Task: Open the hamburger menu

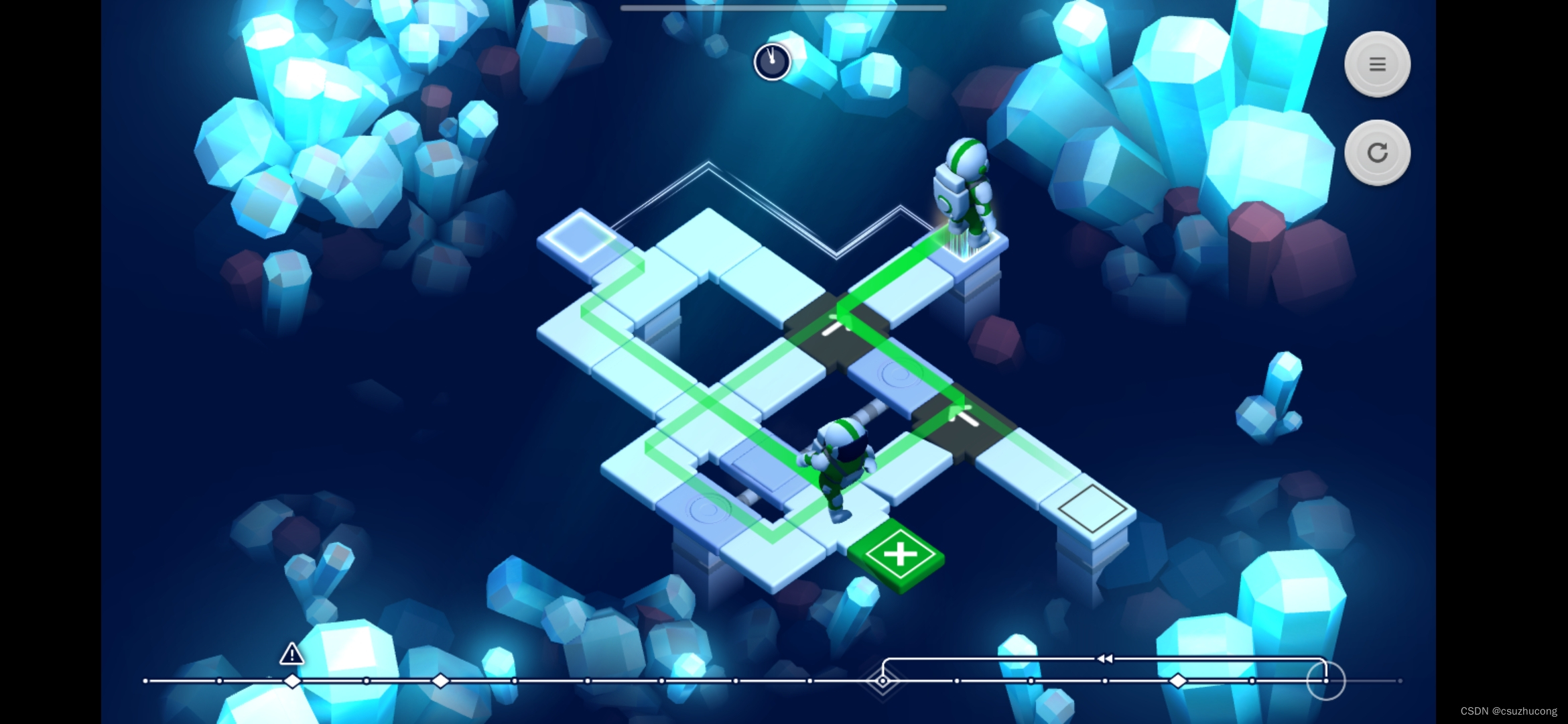Action: click(x=1377, y=64)
